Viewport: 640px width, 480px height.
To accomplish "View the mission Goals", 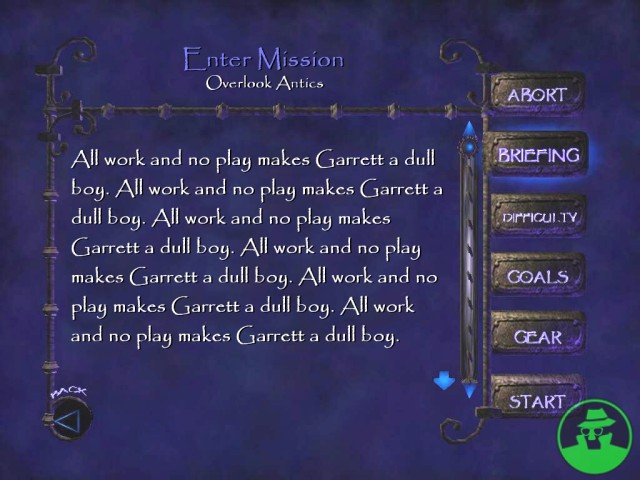I will coord(538,277).
